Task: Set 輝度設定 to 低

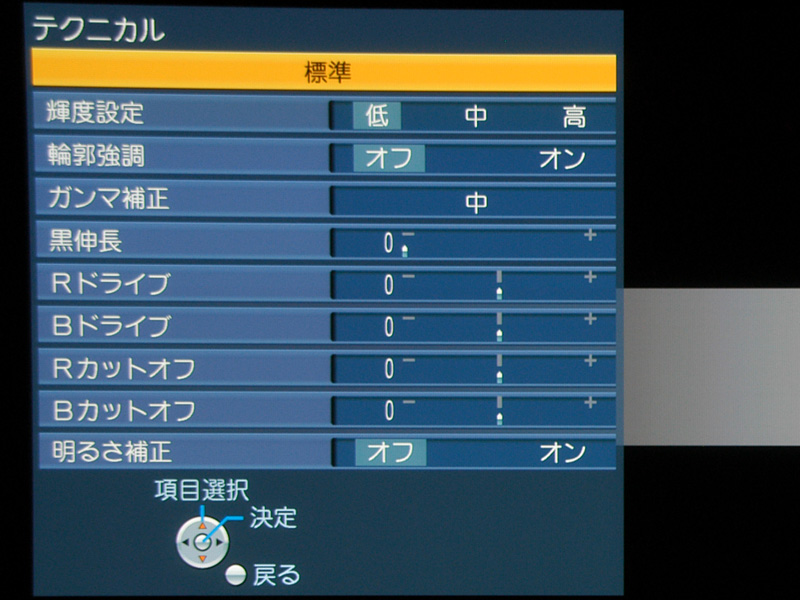Action: point(377,116)
